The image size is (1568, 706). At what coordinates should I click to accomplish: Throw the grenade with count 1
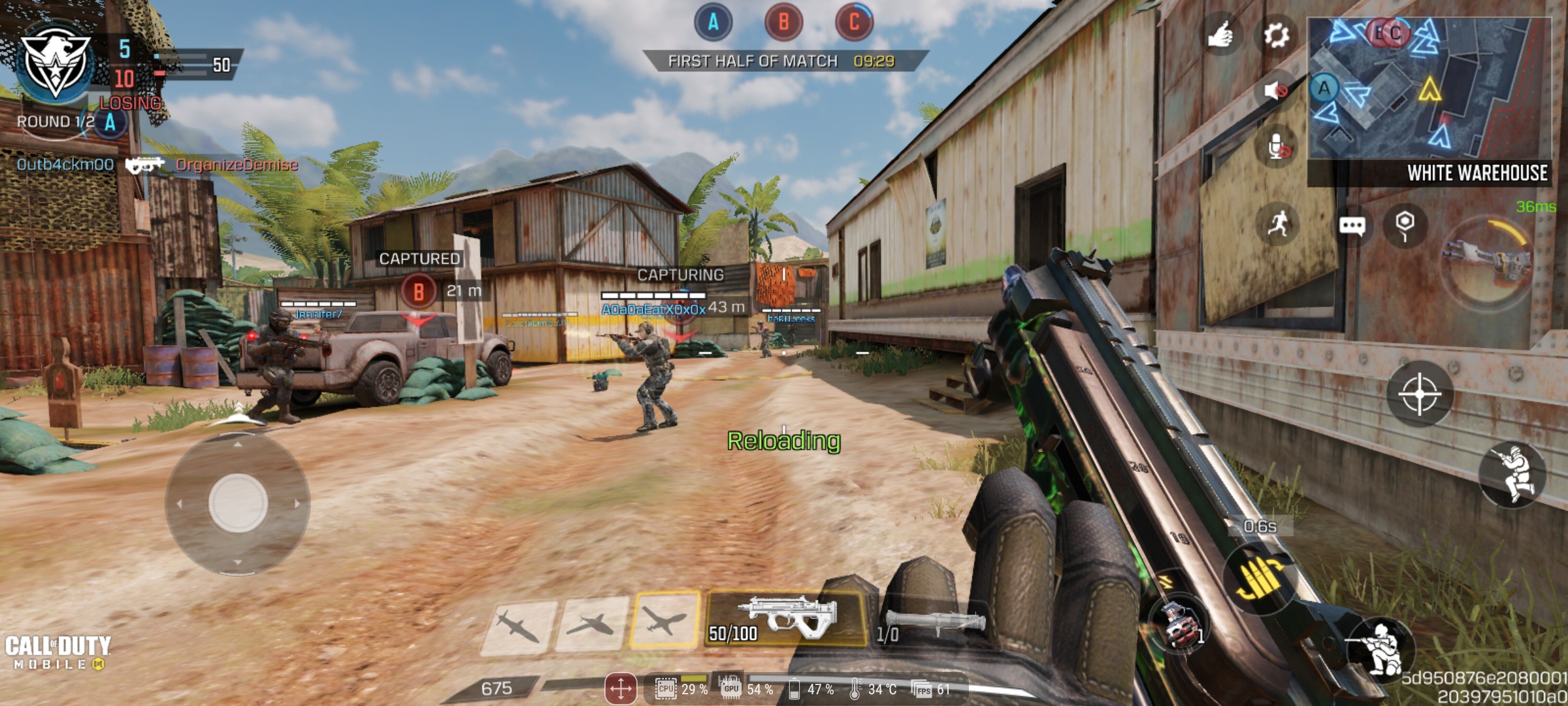tap(1179, 624)
